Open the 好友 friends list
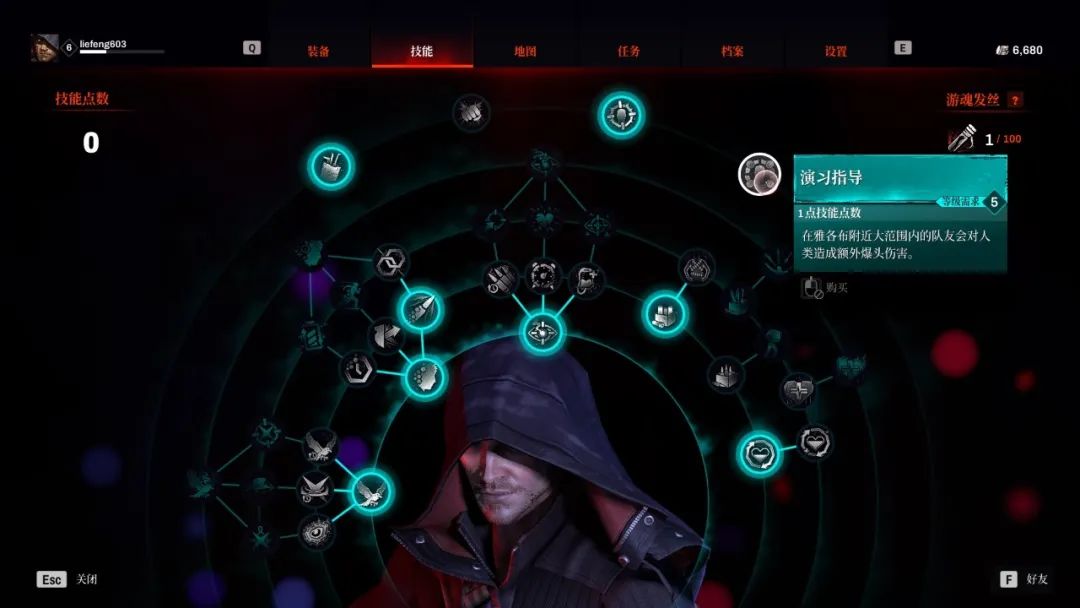 [x=1036, y=579]
